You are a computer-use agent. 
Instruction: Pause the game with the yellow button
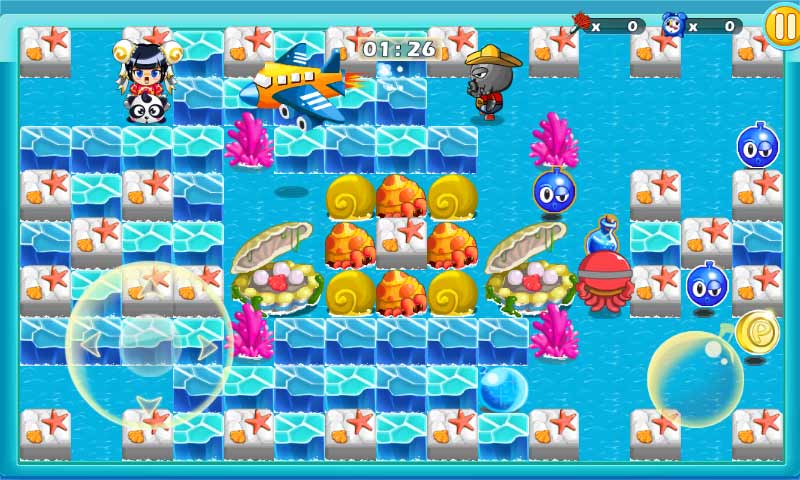(781, 24)
